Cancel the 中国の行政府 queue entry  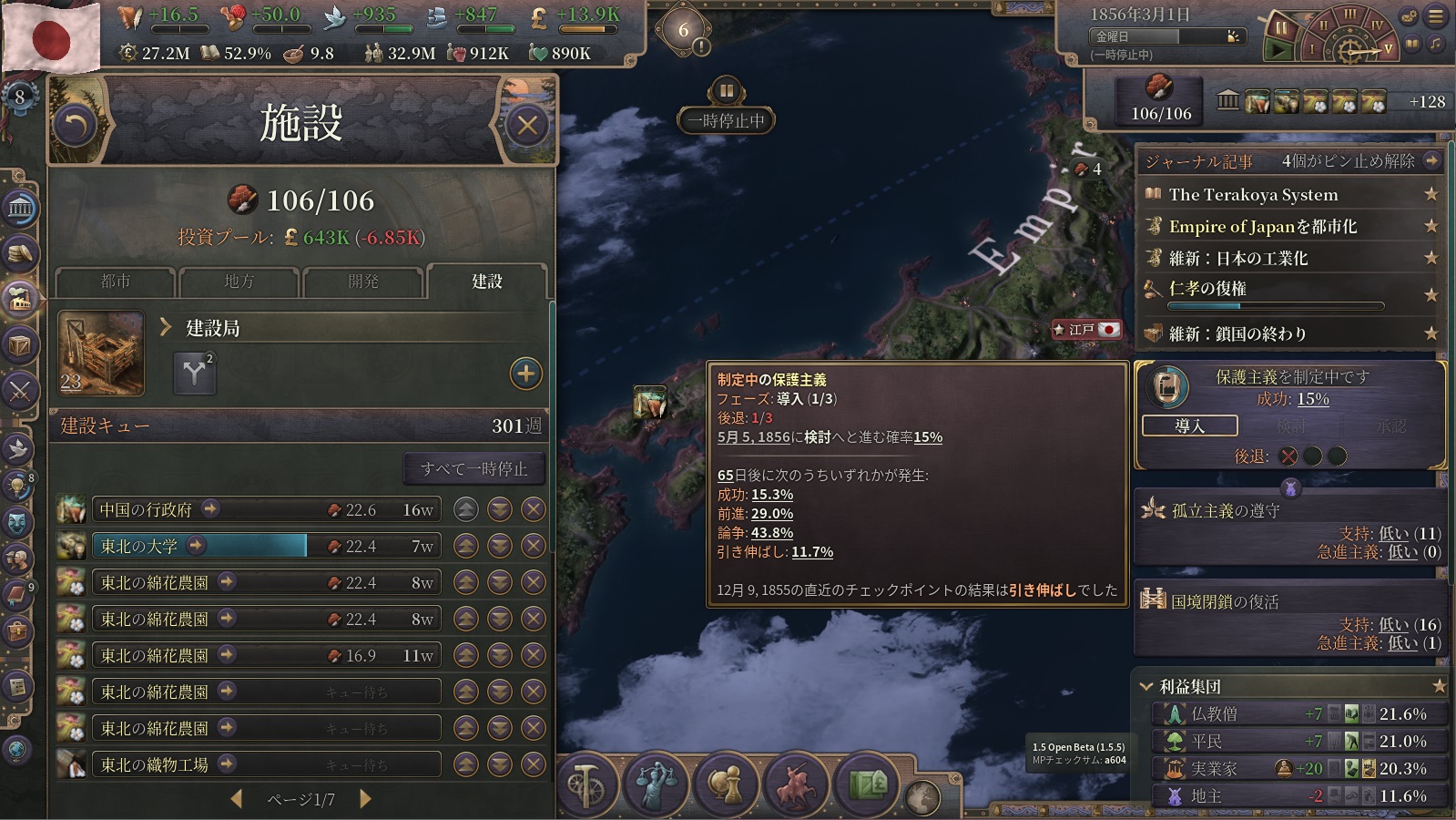coord(534,509)
